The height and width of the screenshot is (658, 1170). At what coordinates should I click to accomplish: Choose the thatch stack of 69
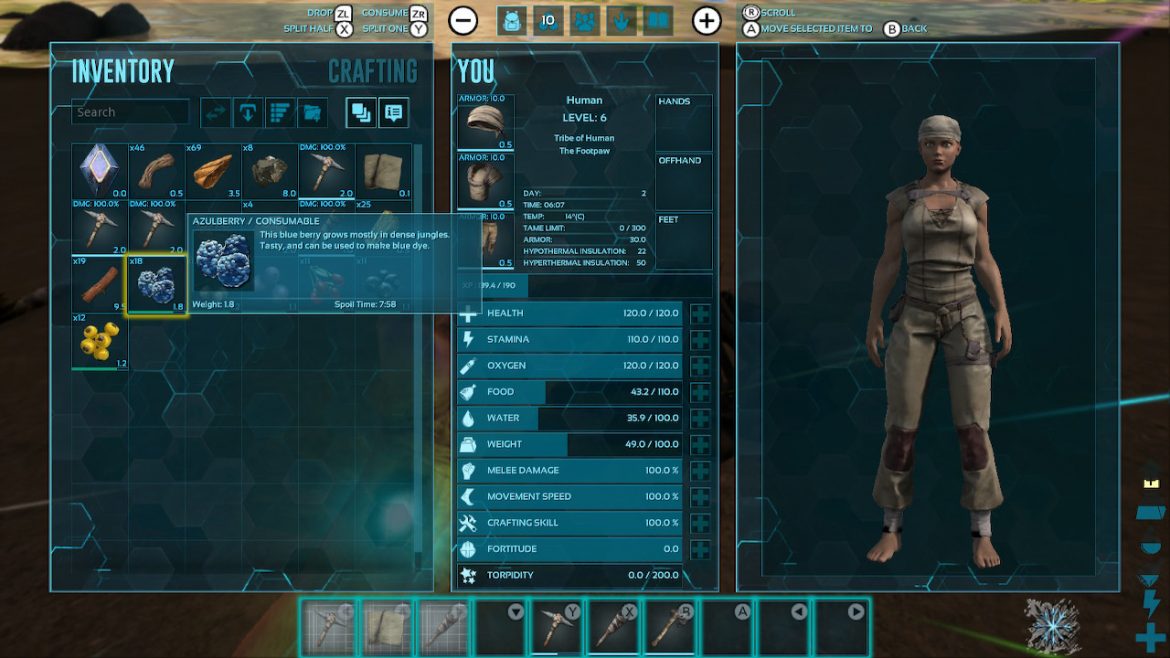[x=212, y=172]
